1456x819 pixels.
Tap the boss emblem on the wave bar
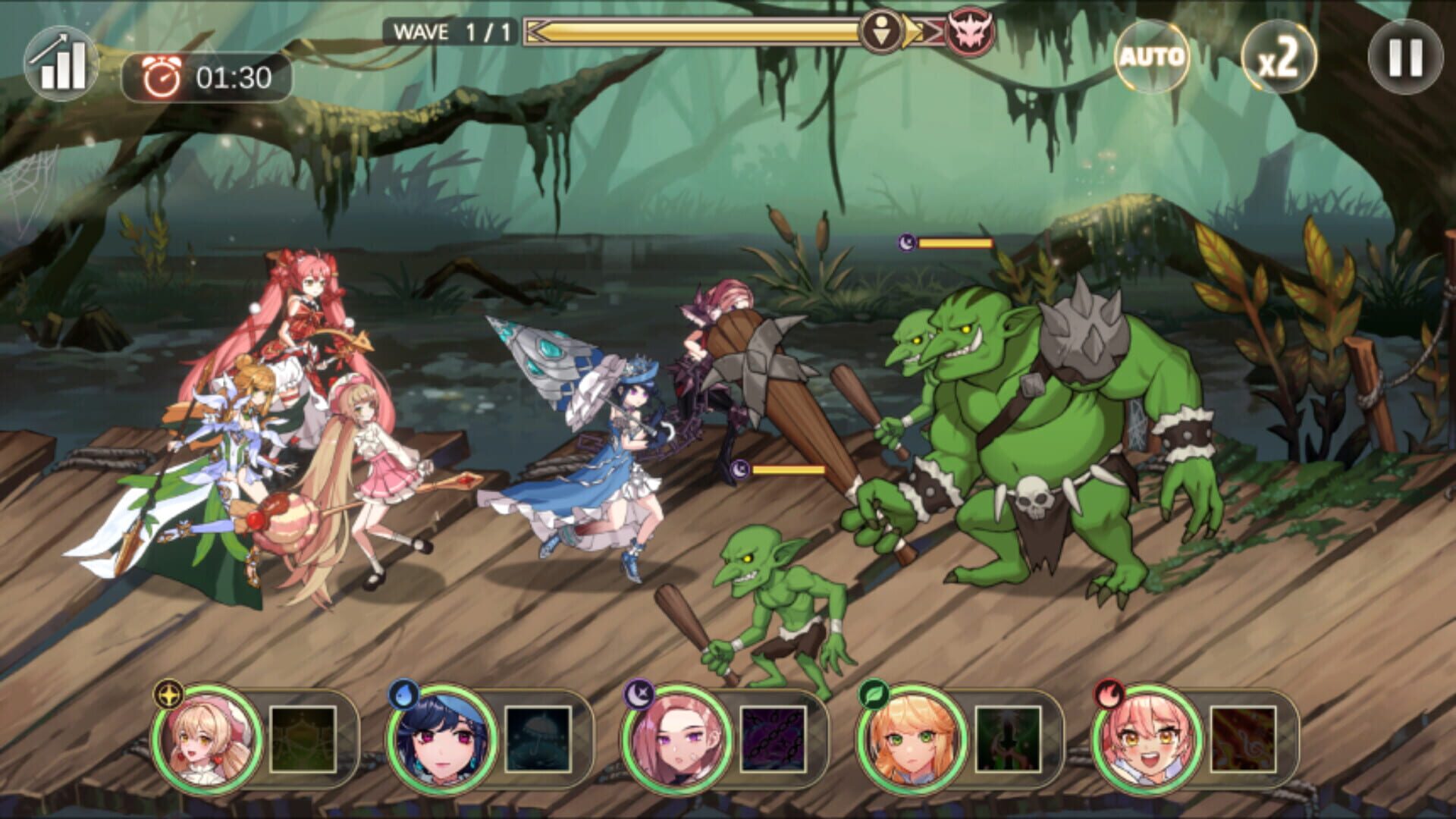(x=972, y=32)
